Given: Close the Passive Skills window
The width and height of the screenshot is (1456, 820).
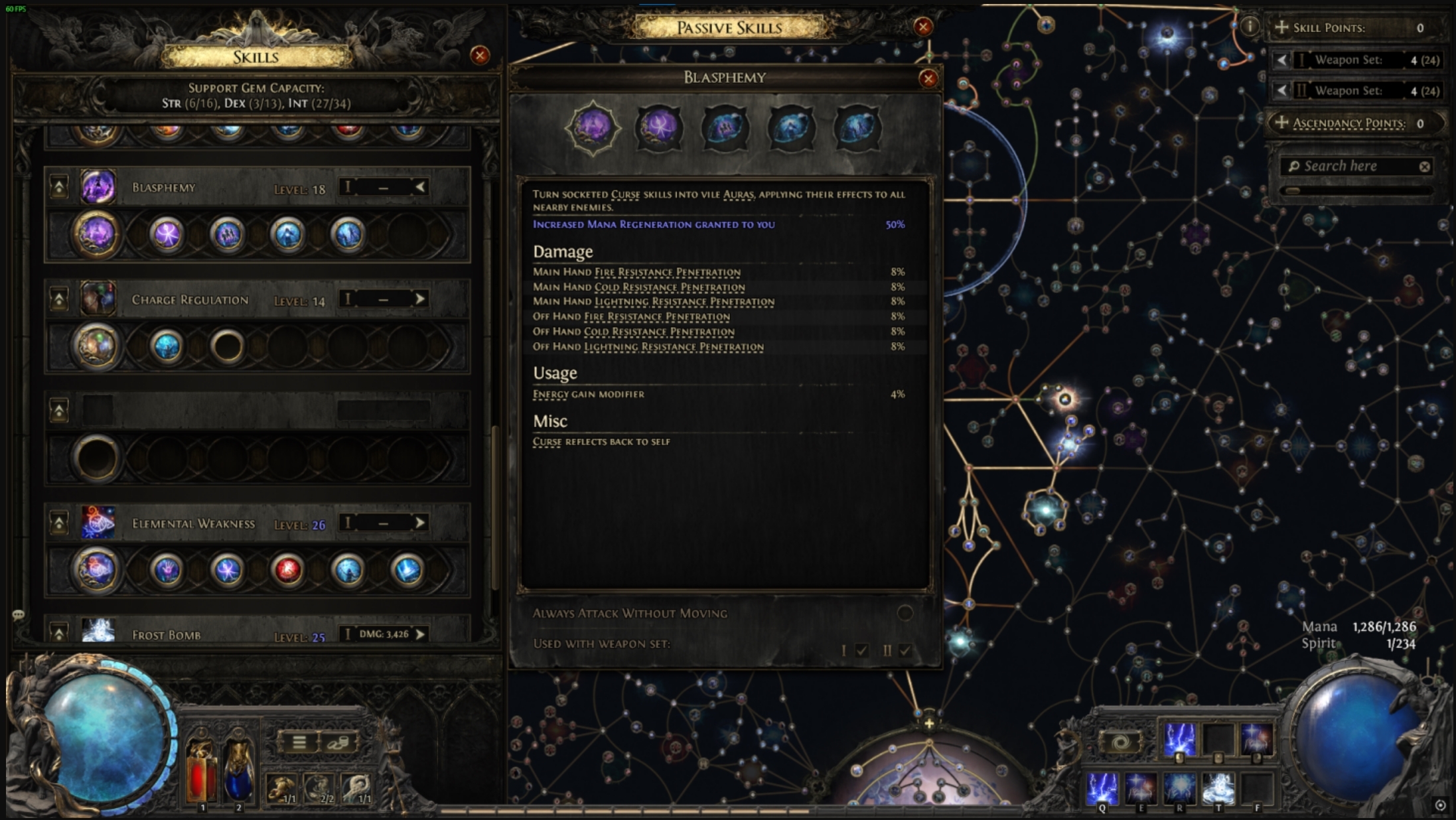Looking at the screenshot, I should coord(923,27).
